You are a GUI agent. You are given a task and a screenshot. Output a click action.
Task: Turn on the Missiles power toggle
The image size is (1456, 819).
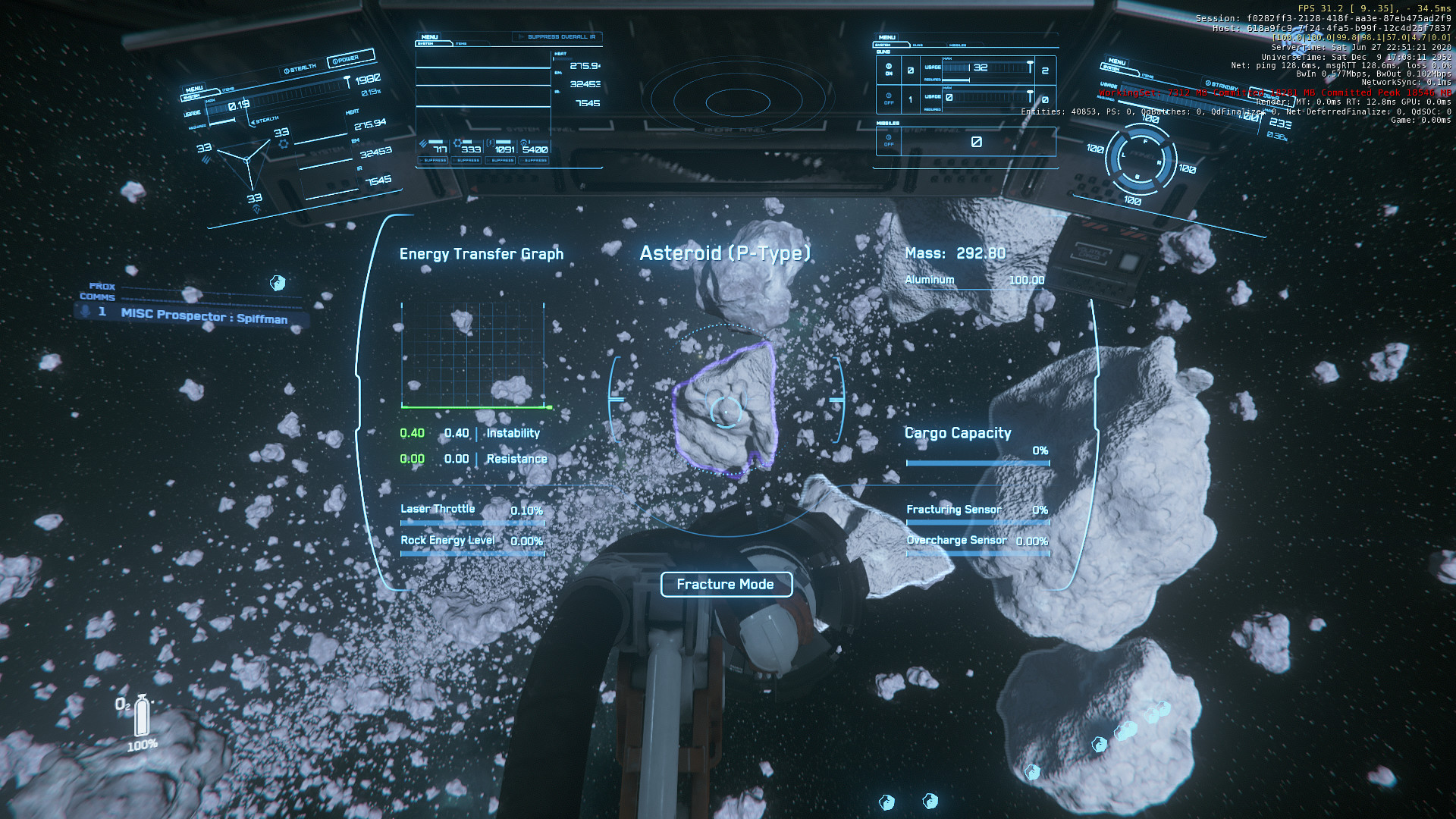click(x=889, y=140)
